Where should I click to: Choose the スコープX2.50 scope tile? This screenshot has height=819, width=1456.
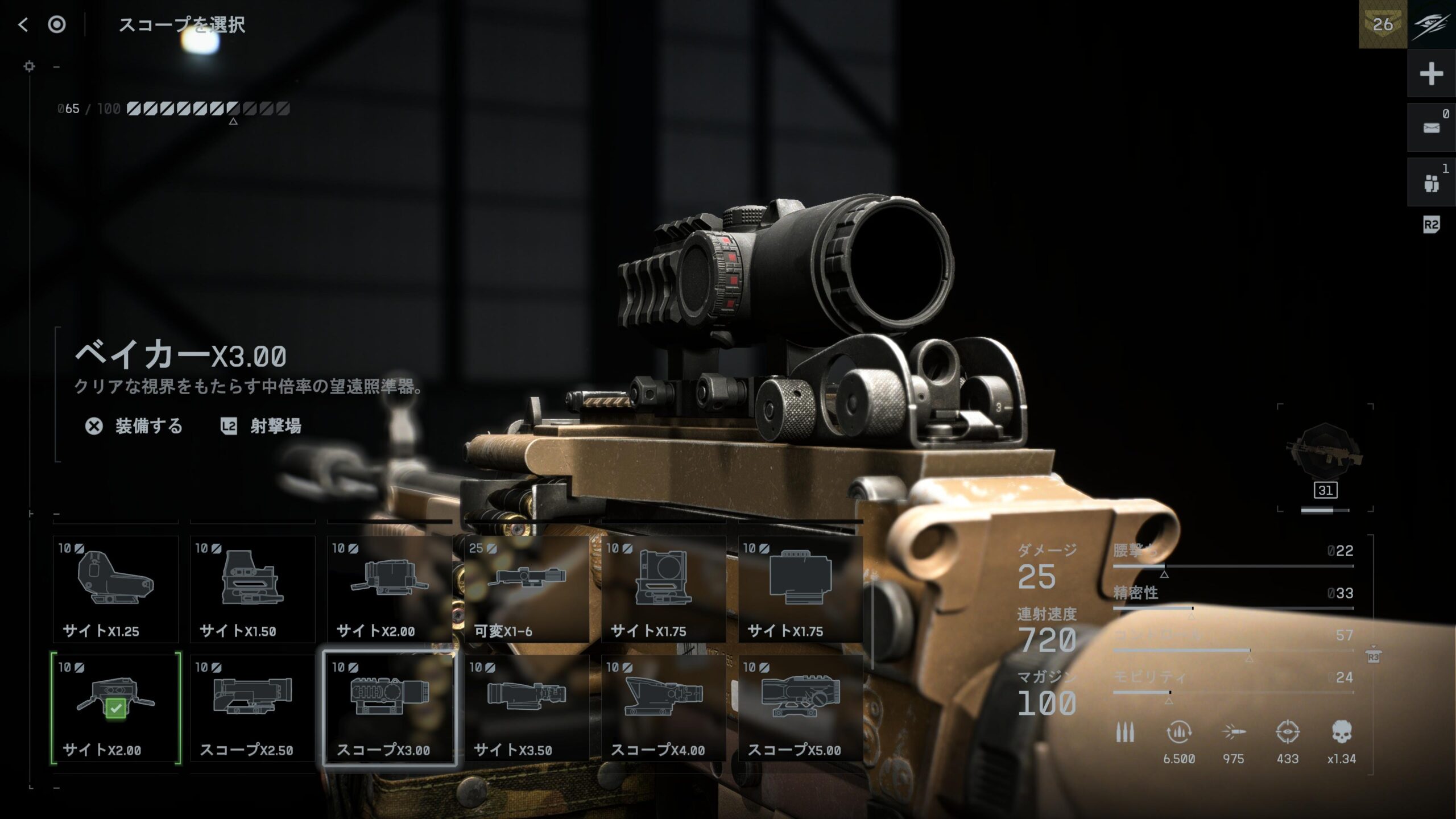[253, 708]
